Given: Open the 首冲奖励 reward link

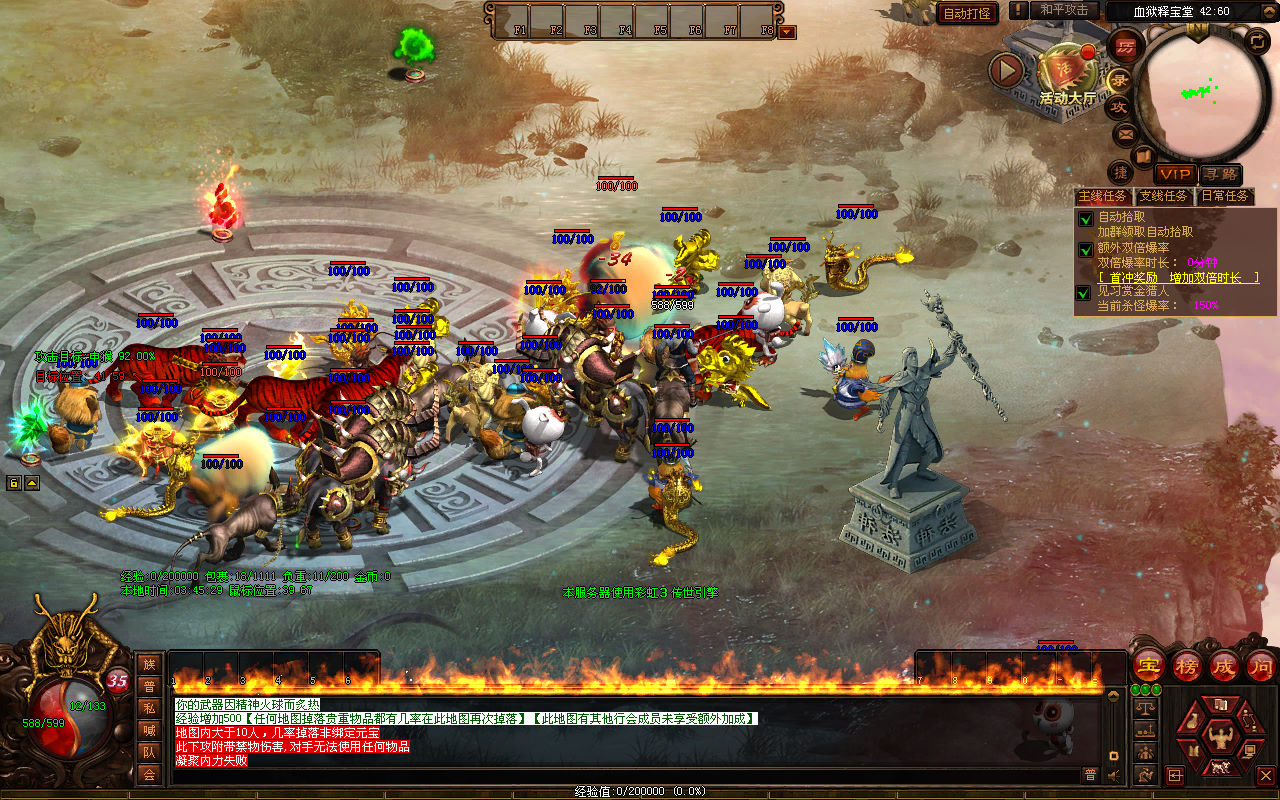Looking at the screenshot, I should (1178, 278).
